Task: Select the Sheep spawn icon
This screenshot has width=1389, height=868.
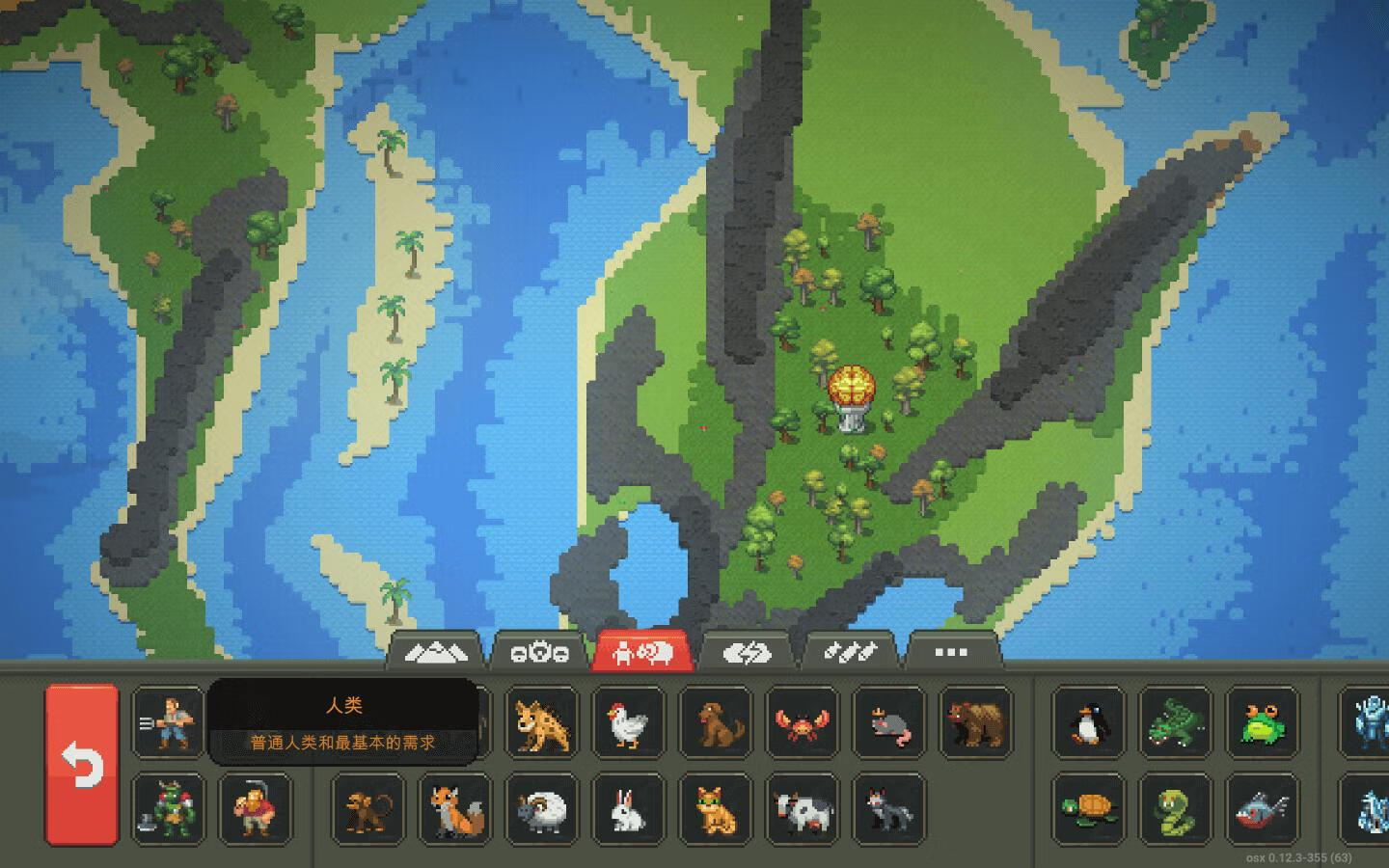Action: click(541, 810)
